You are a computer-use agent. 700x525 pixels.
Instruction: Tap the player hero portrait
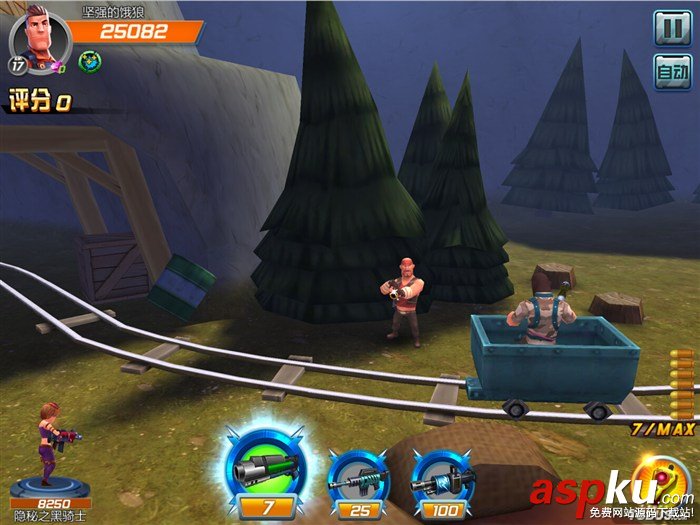(35, 37)
